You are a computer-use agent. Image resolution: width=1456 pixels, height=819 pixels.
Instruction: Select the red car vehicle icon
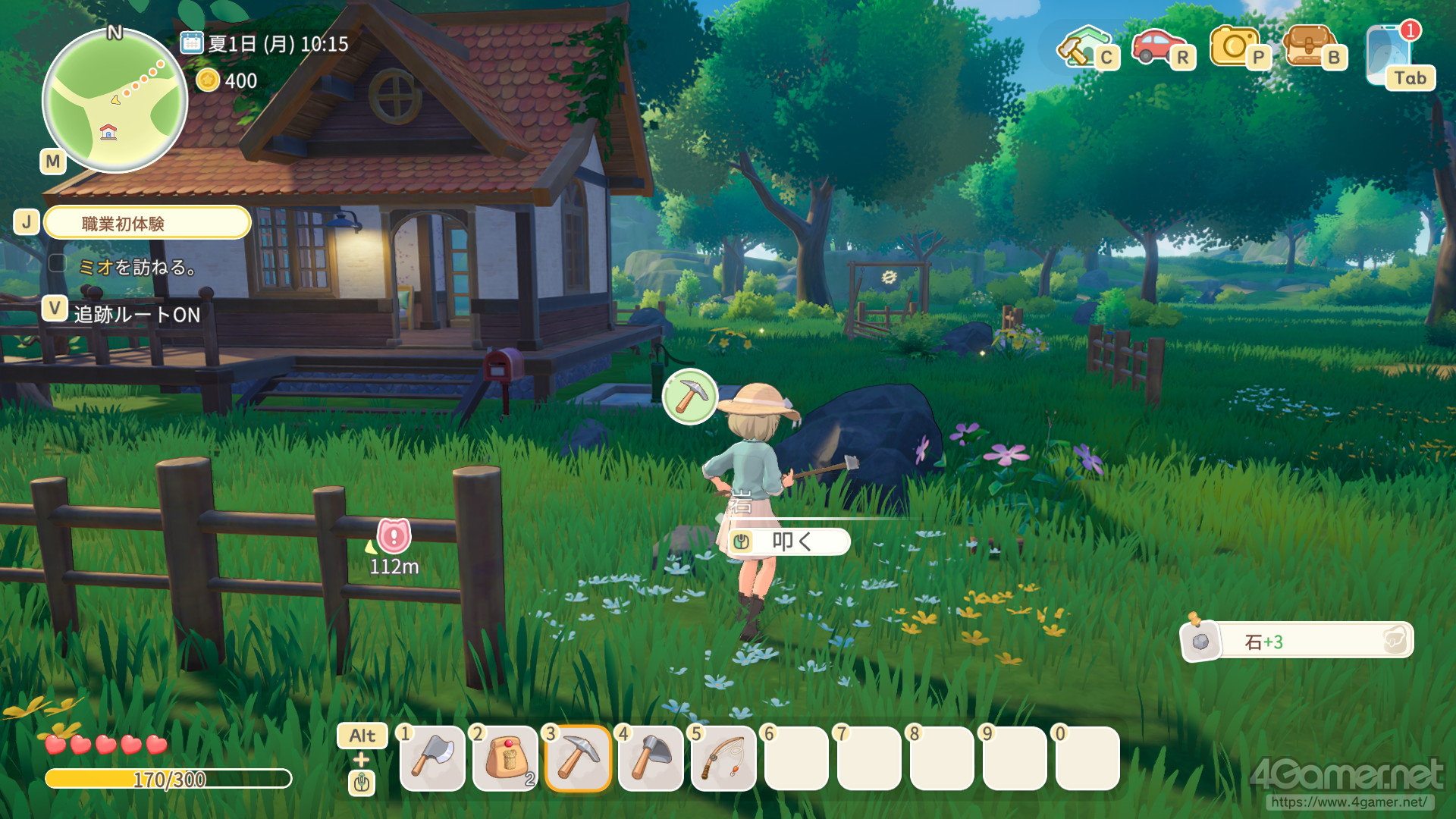click(x=1158, y=46)
